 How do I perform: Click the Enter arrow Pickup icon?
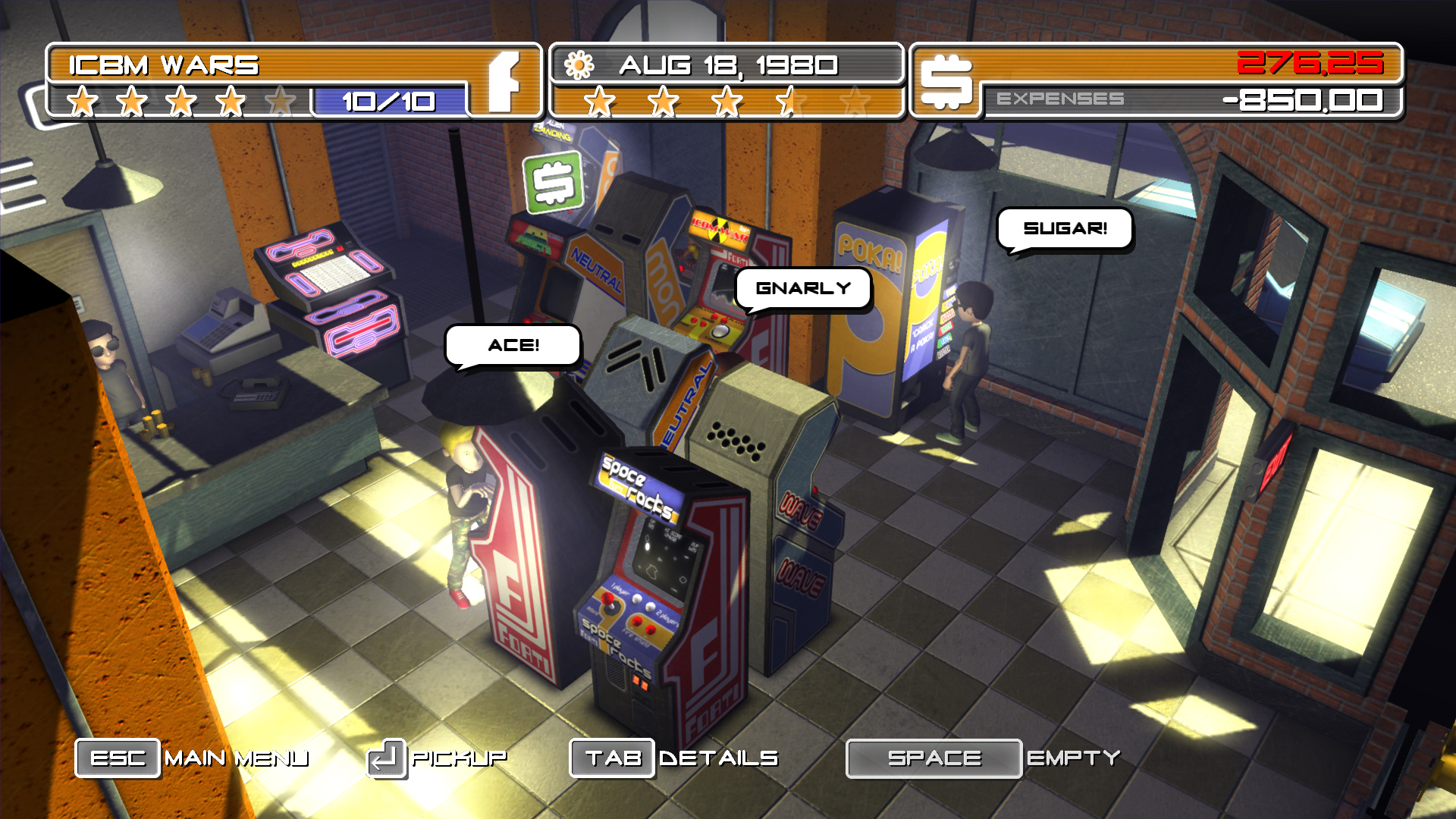(x=385, y=756)
